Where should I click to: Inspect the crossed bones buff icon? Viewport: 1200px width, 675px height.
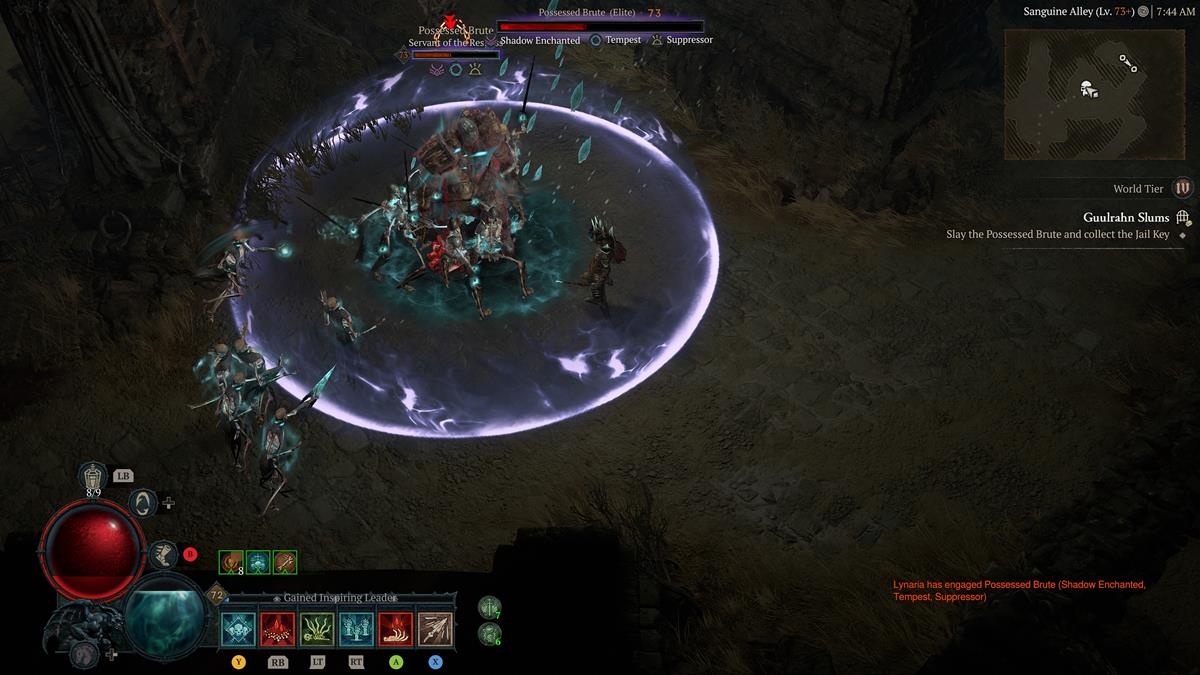(x=285, y=563)
